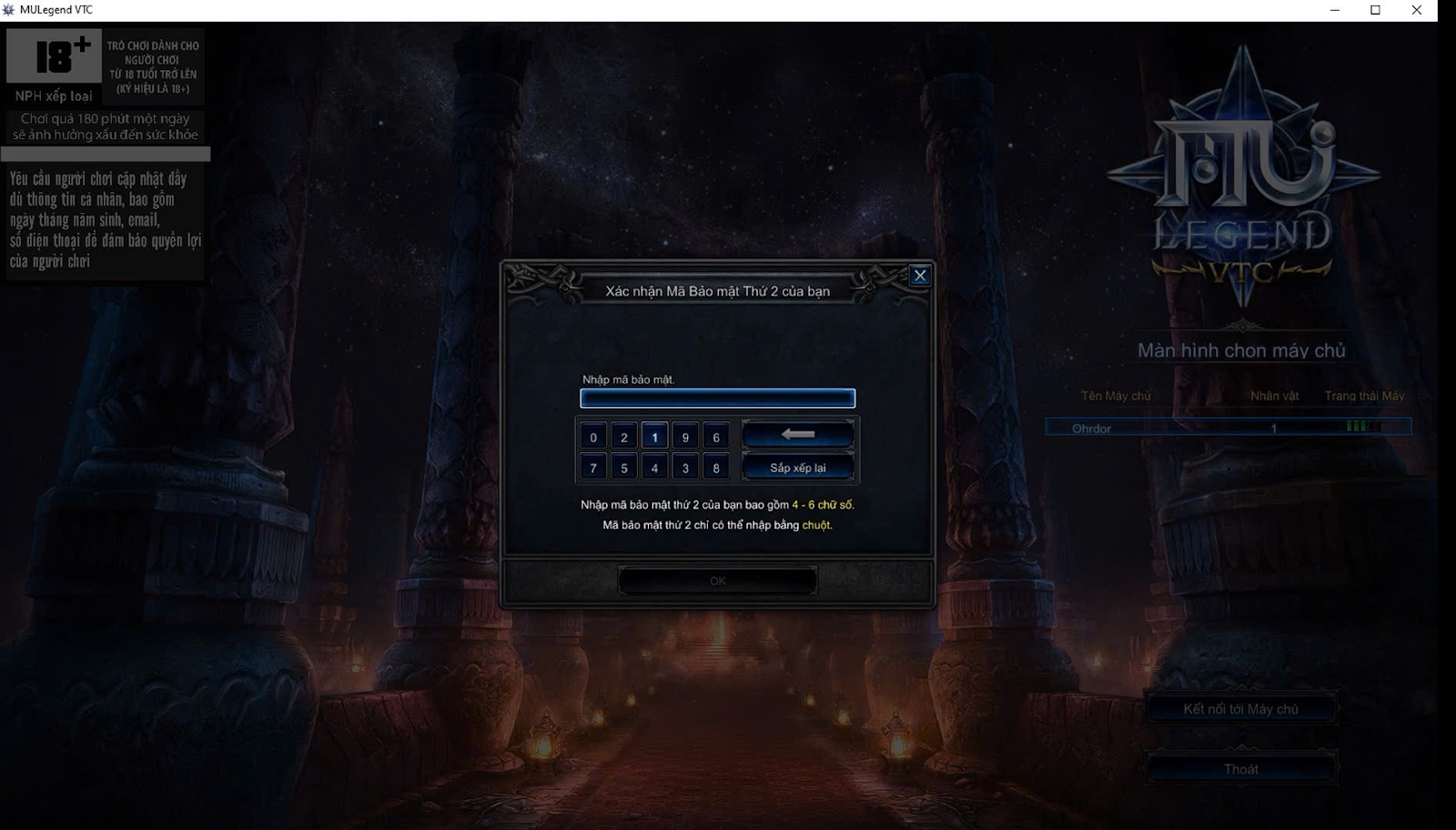Connect using Kết nối tới Máy chủ
This screenshot has height=830, width=1456.
click(1240, 709)
